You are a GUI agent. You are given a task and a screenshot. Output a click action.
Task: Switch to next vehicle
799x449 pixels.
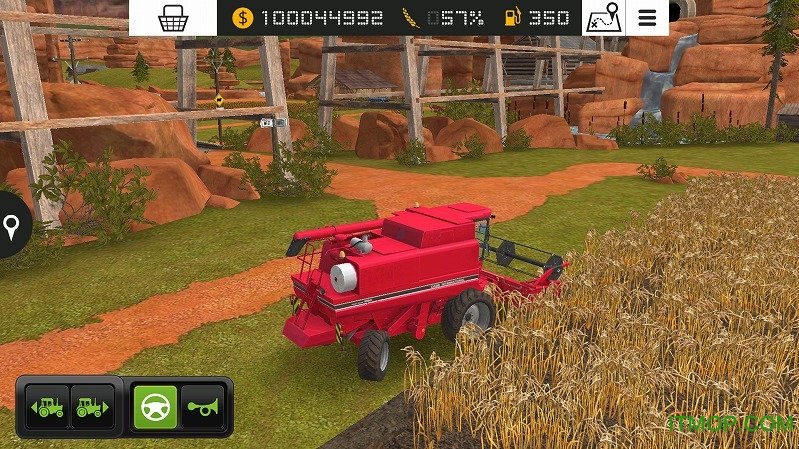point(92,407)
